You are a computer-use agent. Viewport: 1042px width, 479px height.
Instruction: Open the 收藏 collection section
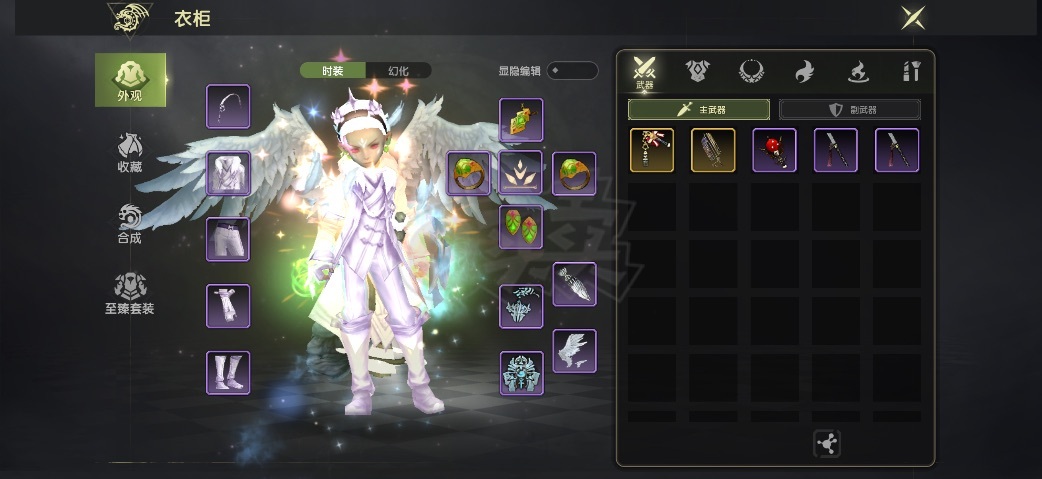[x=130, y=151]
